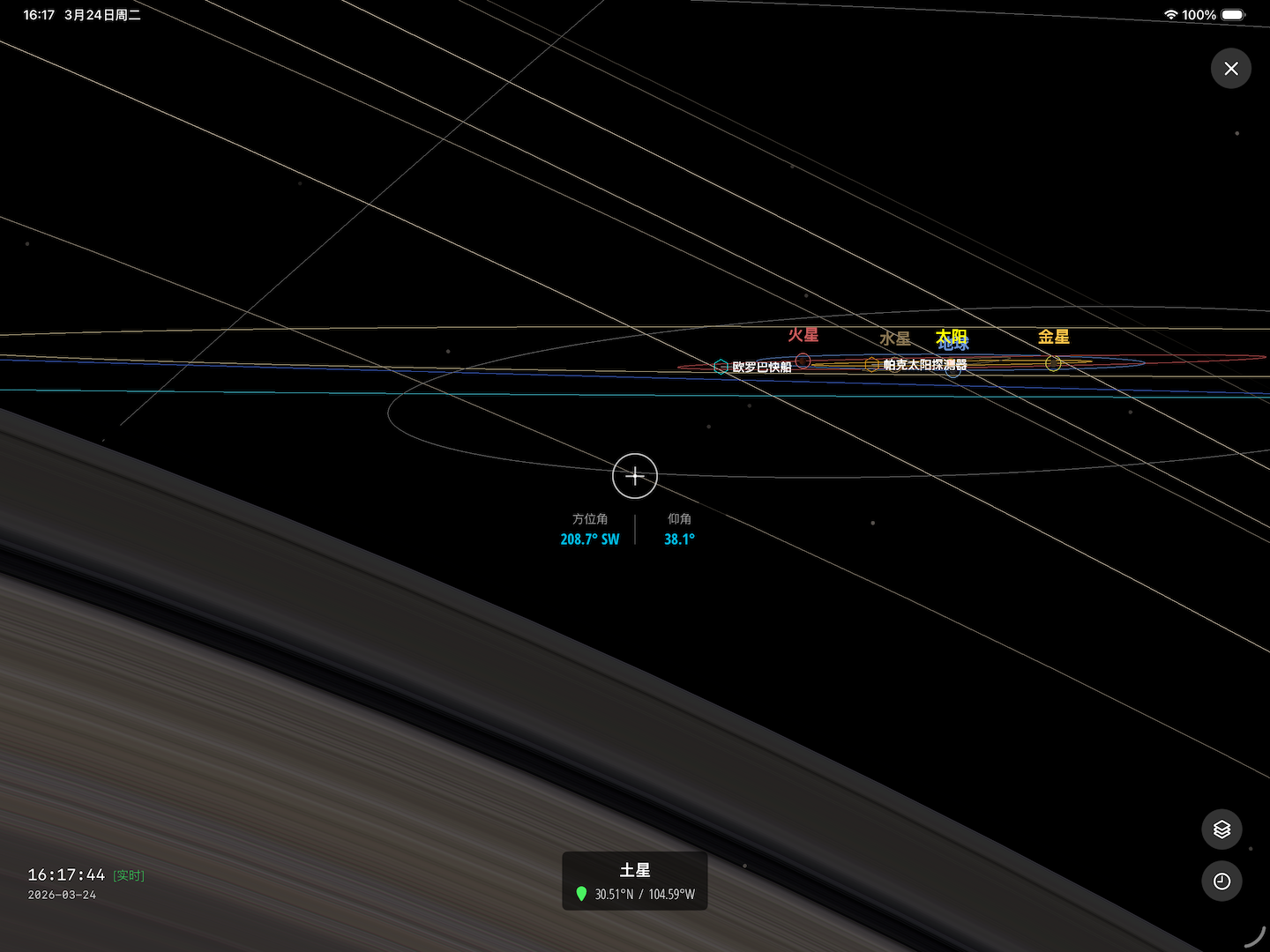Select the 火星 label
The height and width of the screenshot is (952, 1270).
click(x=803, y=335)
